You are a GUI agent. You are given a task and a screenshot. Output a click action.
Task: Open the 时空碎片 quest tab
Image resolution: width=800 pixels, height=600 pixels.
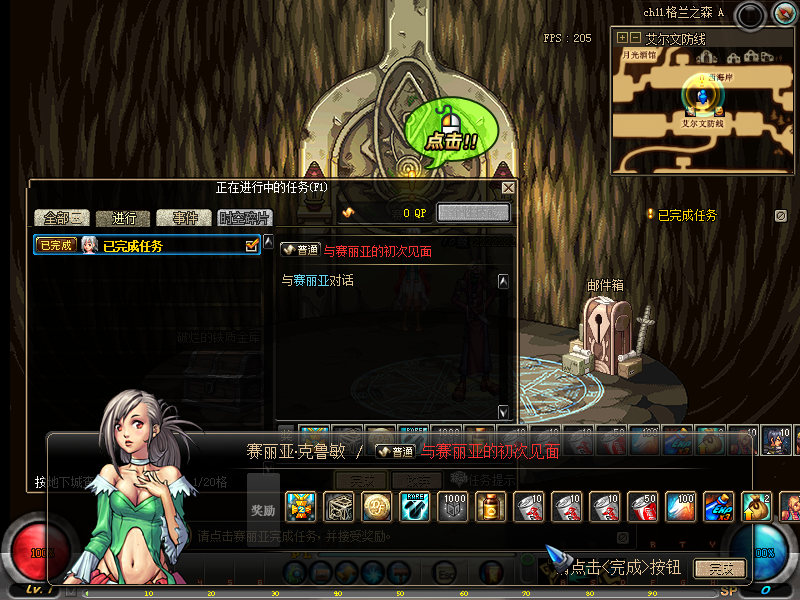point(242,218)
